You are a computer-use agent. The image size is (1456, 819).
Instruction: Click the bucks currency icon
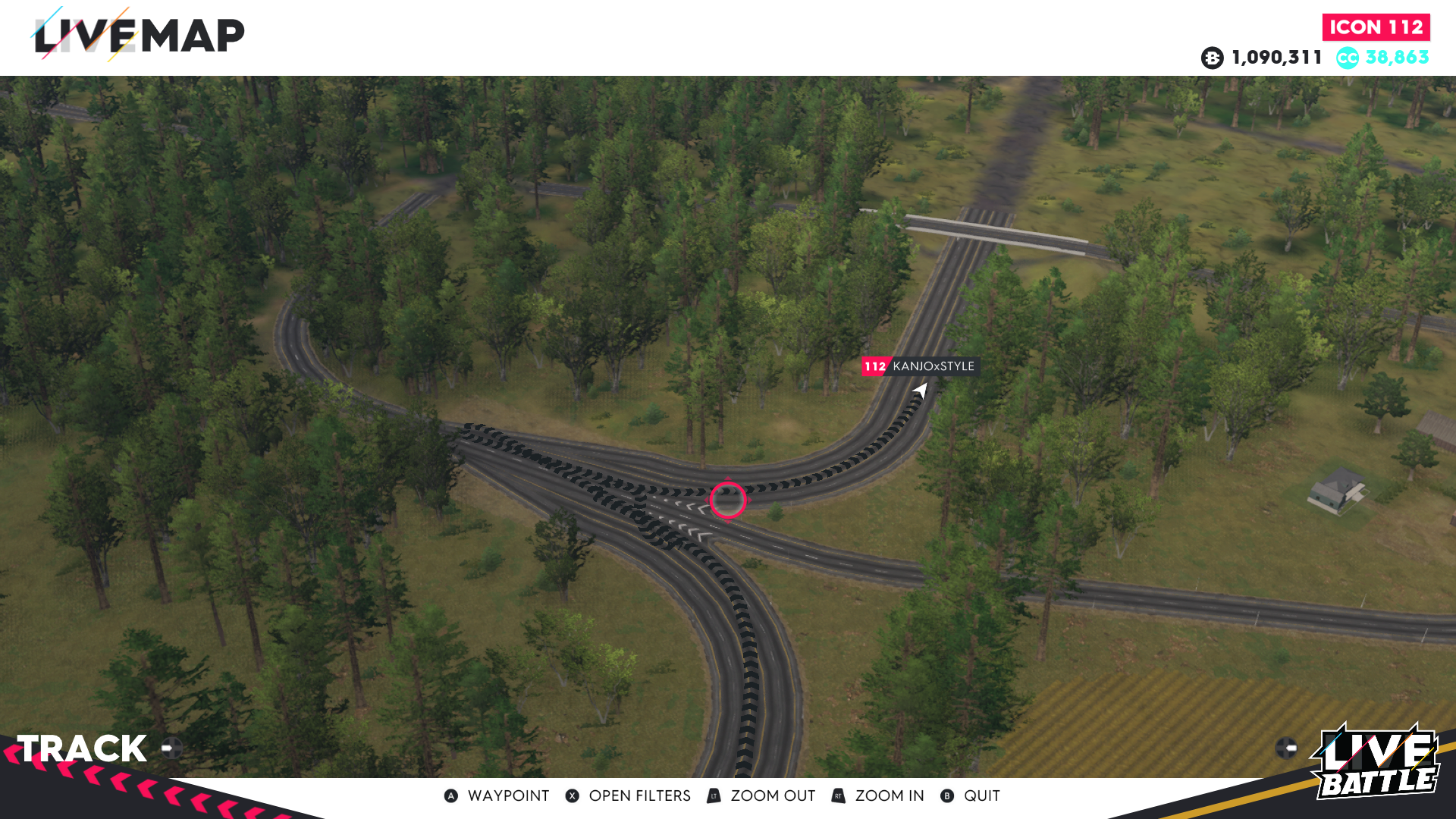pos(1213,57)
